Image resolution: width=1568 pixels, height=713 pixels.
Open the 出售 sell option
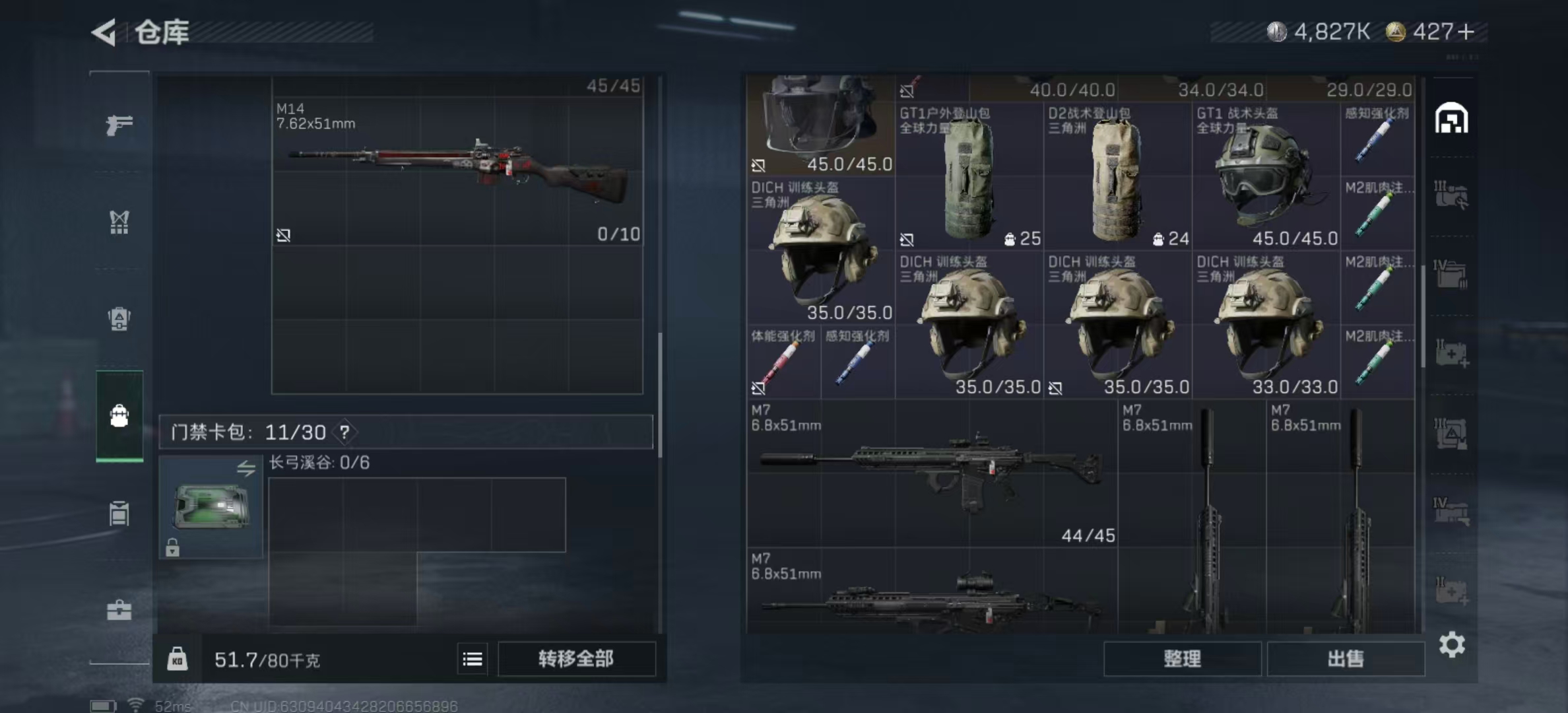(x=1345, y=659)
